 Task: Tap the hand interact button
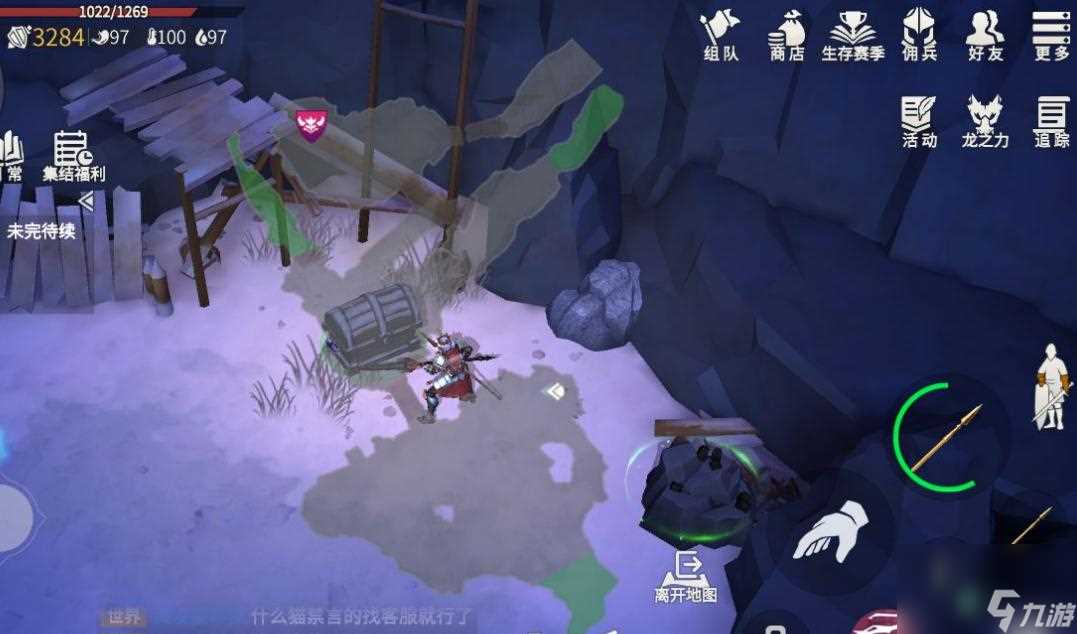(x=830, y=531)
